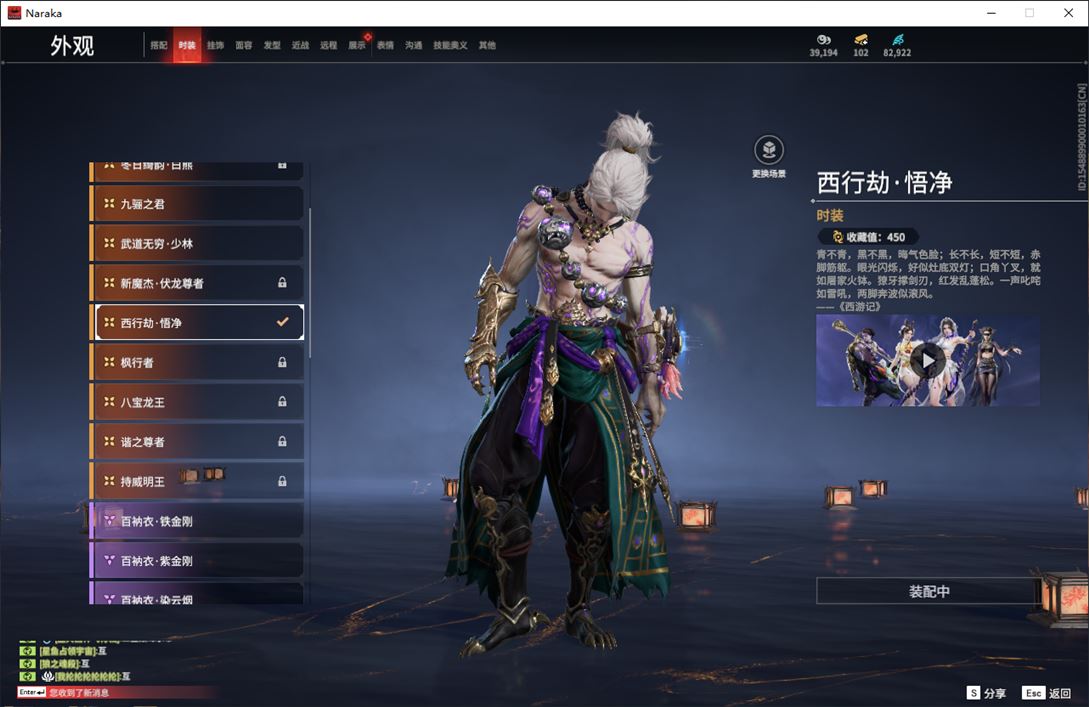Switch to the 搭配 tab
1089x707 pixels.
(159, 46)
